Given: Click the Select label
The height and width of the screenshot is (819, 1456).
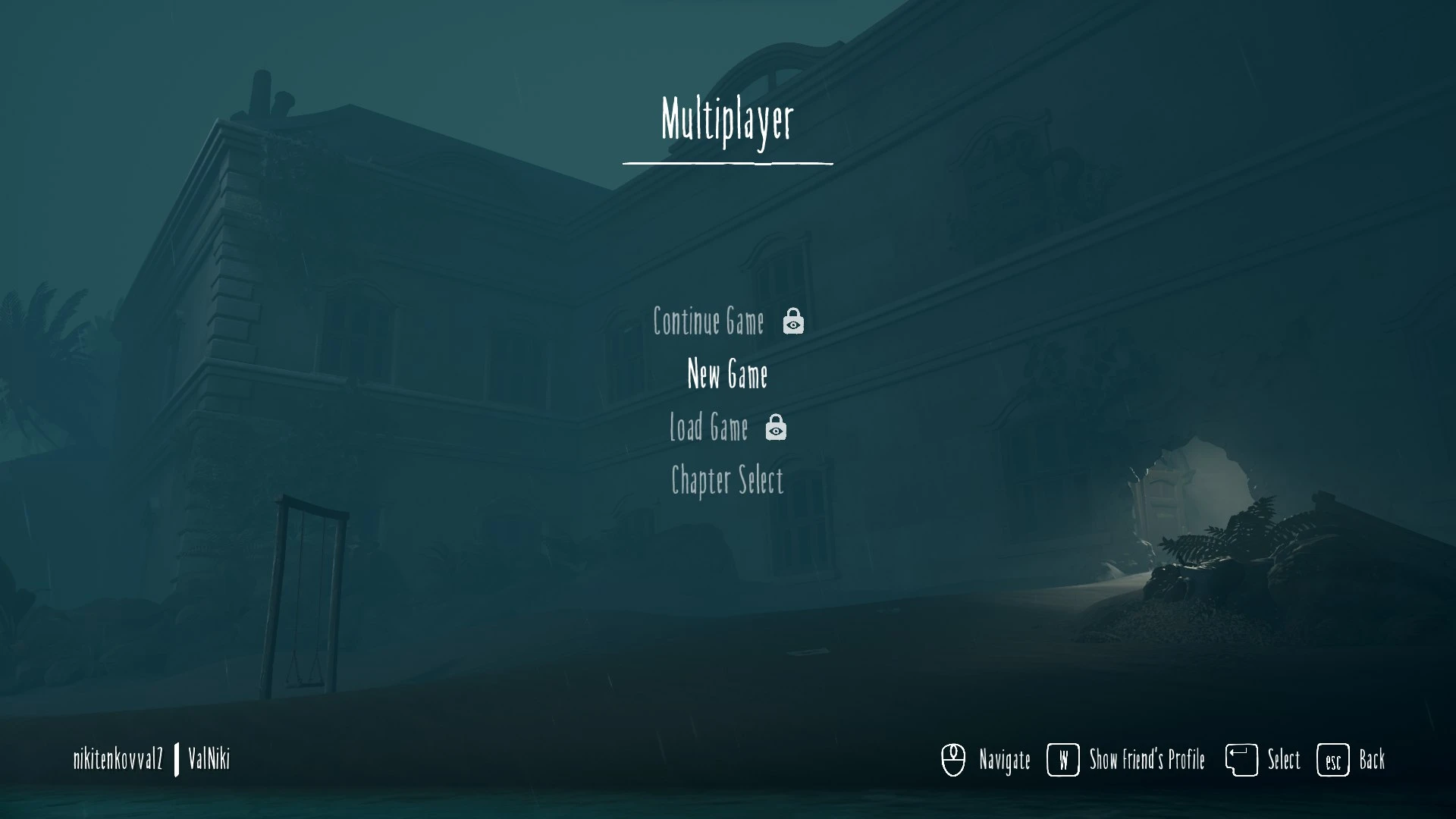Looking at the screenshot, I should click(x=1283, y=759).
